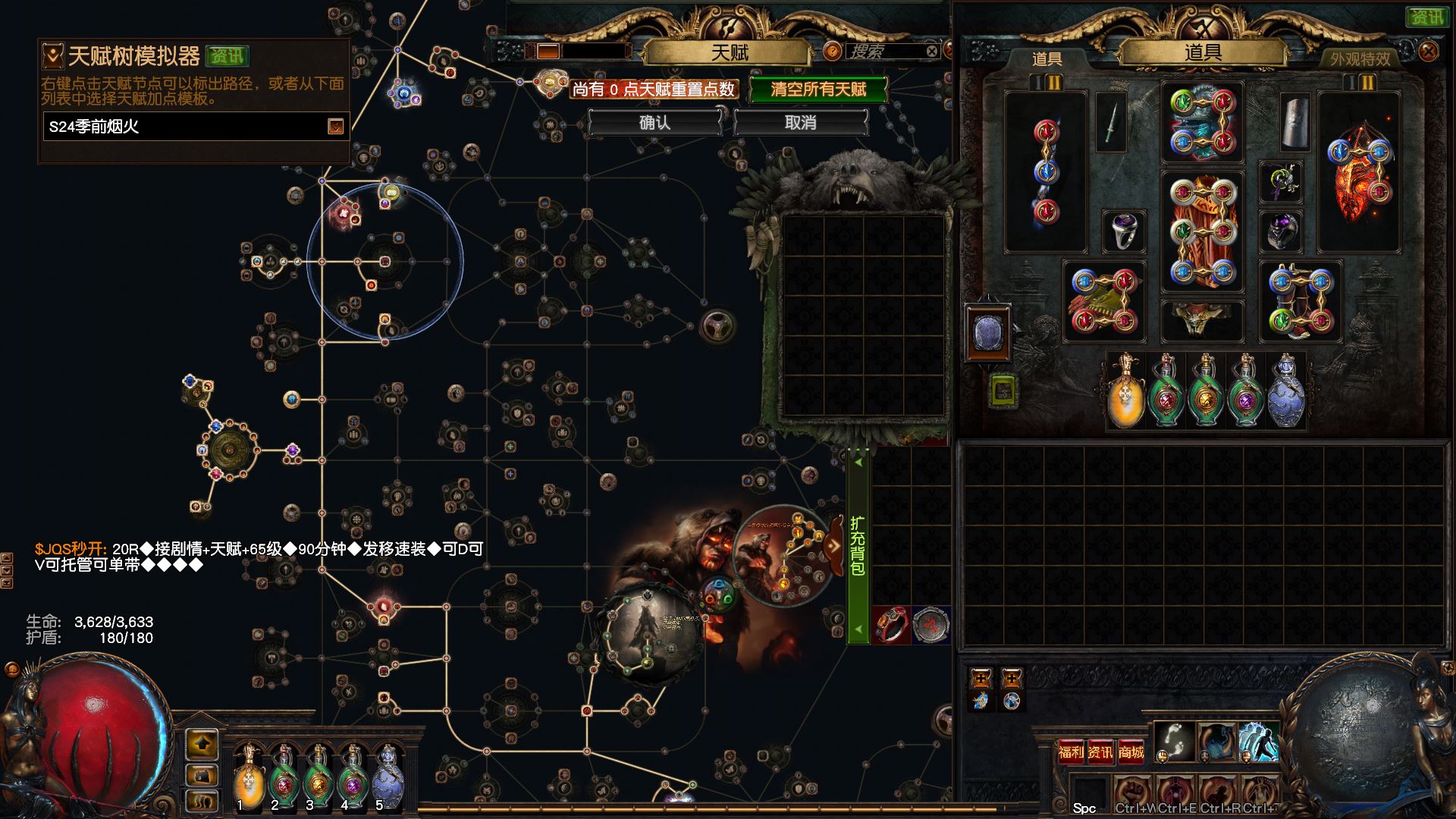Select the equipped boots slot
This screenshot has height=819, width=1456.
click(x=1301, y=301)
